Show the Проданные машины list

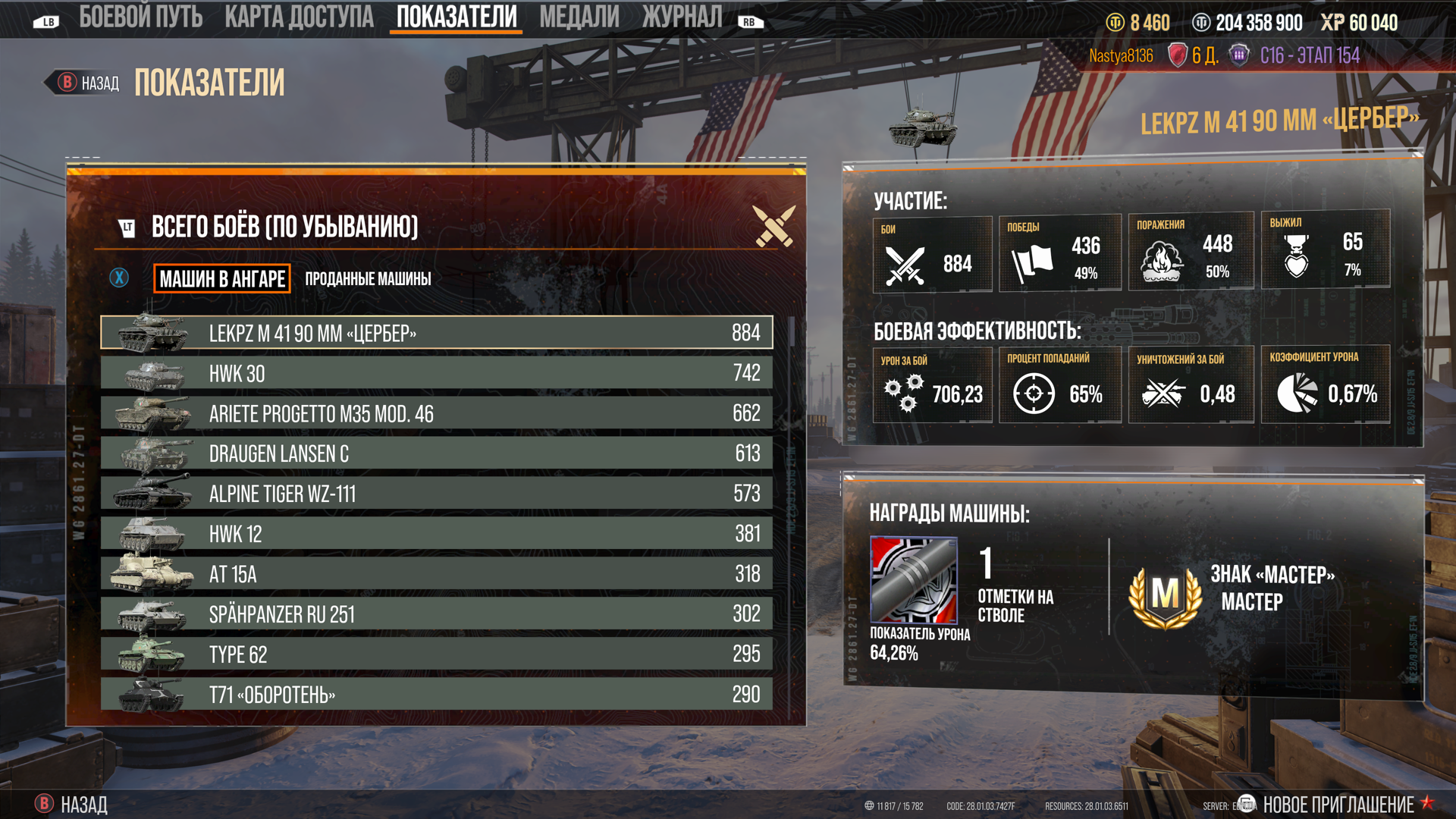pyautogui.click(x=368, y=279)
